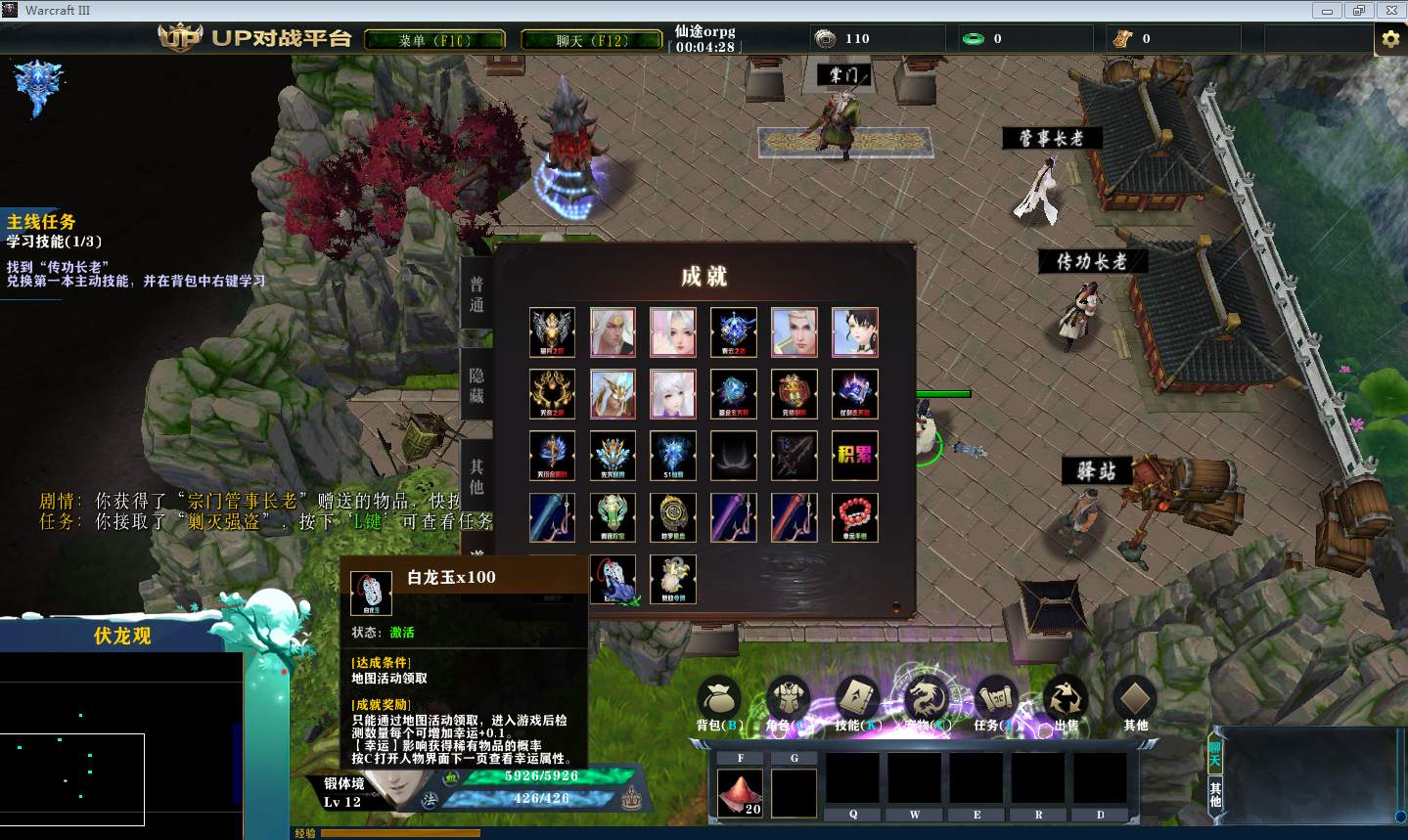
Task: Switch to the 普通 achievement tab
Action: point(477,294)
